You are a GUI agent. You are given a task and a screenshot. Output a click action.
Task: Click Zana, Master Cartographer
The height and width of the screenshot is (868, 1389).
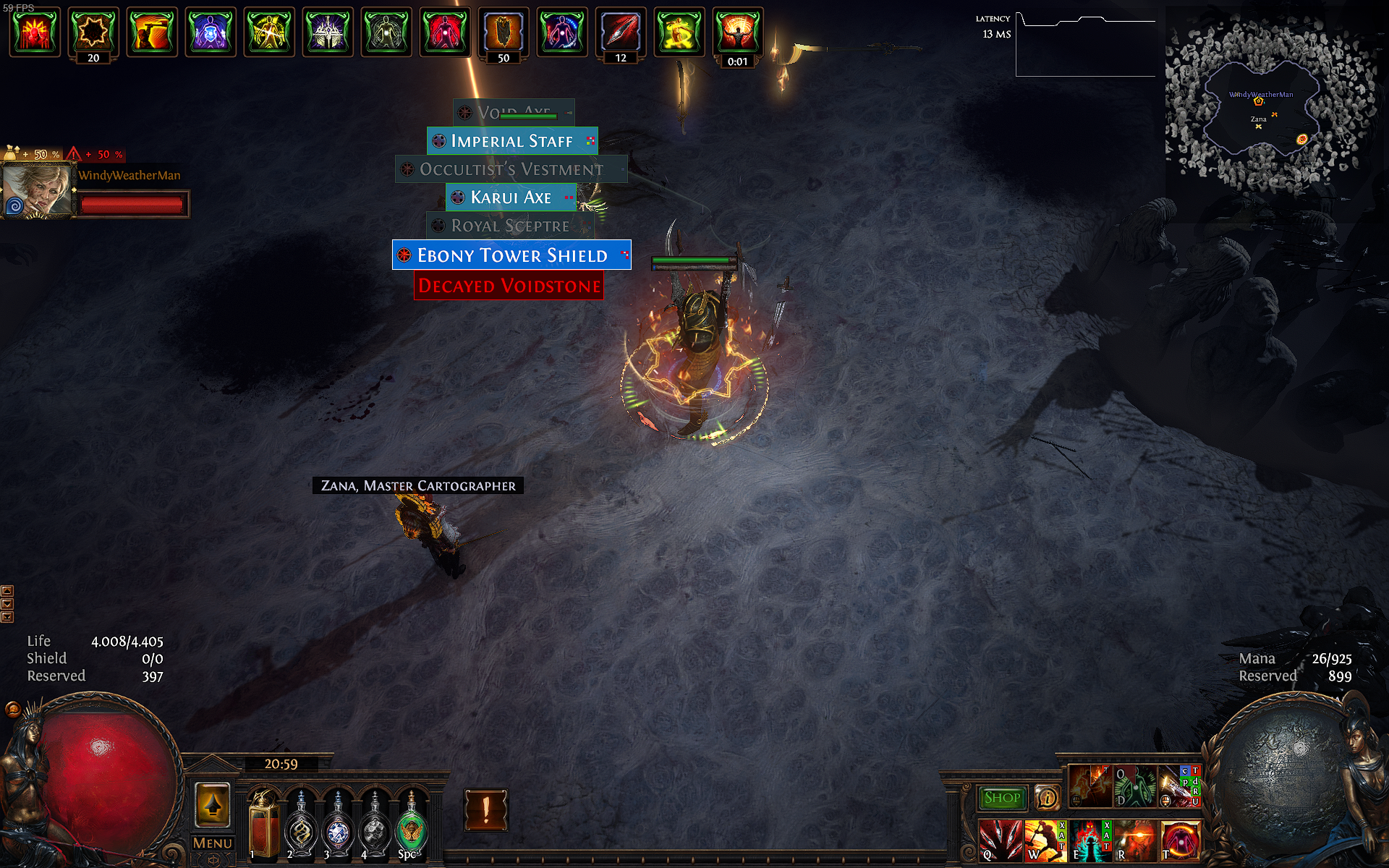coord(417,485)
